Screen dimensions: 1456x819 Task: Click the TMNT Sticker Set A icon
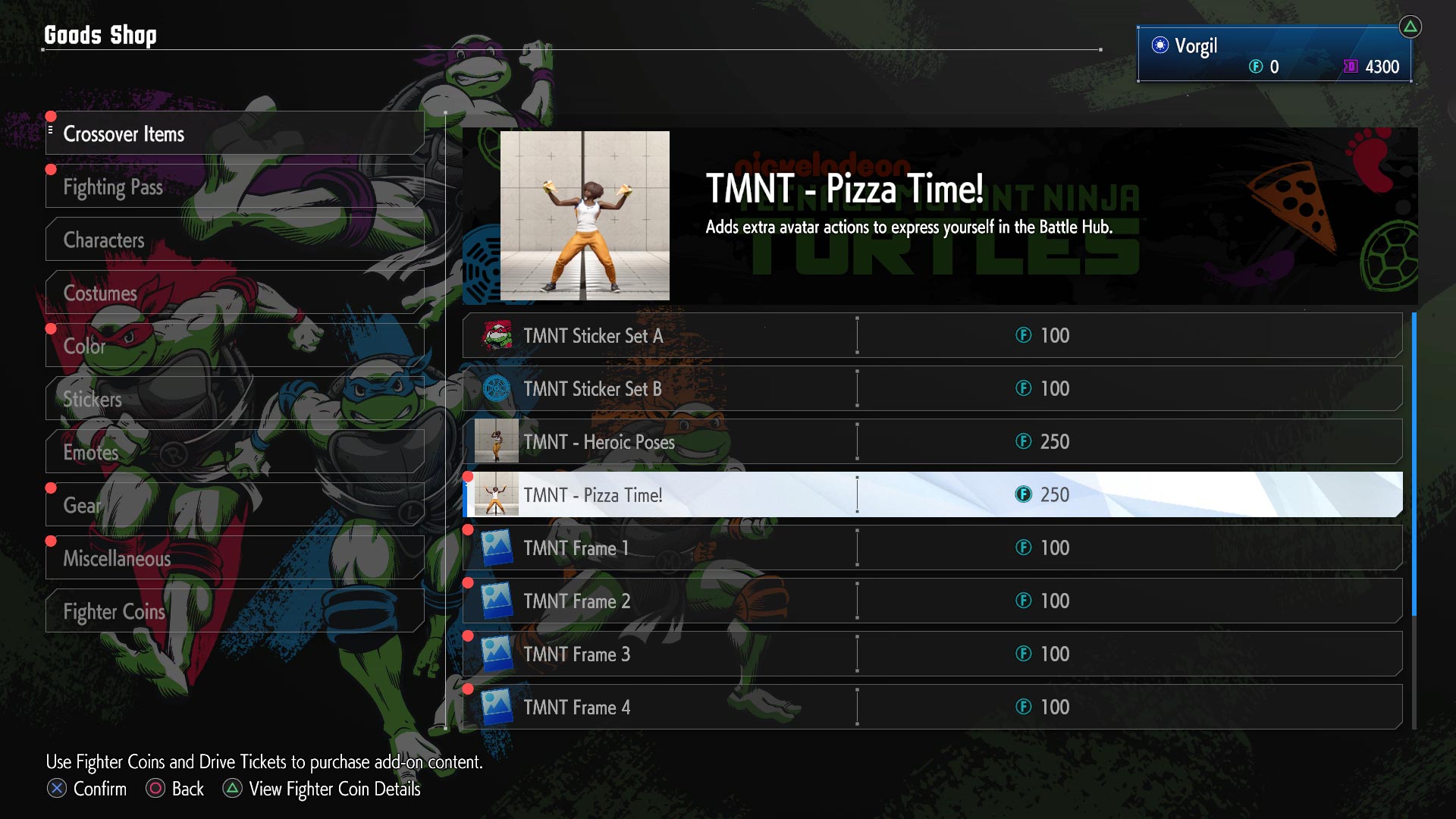[494, 335]
